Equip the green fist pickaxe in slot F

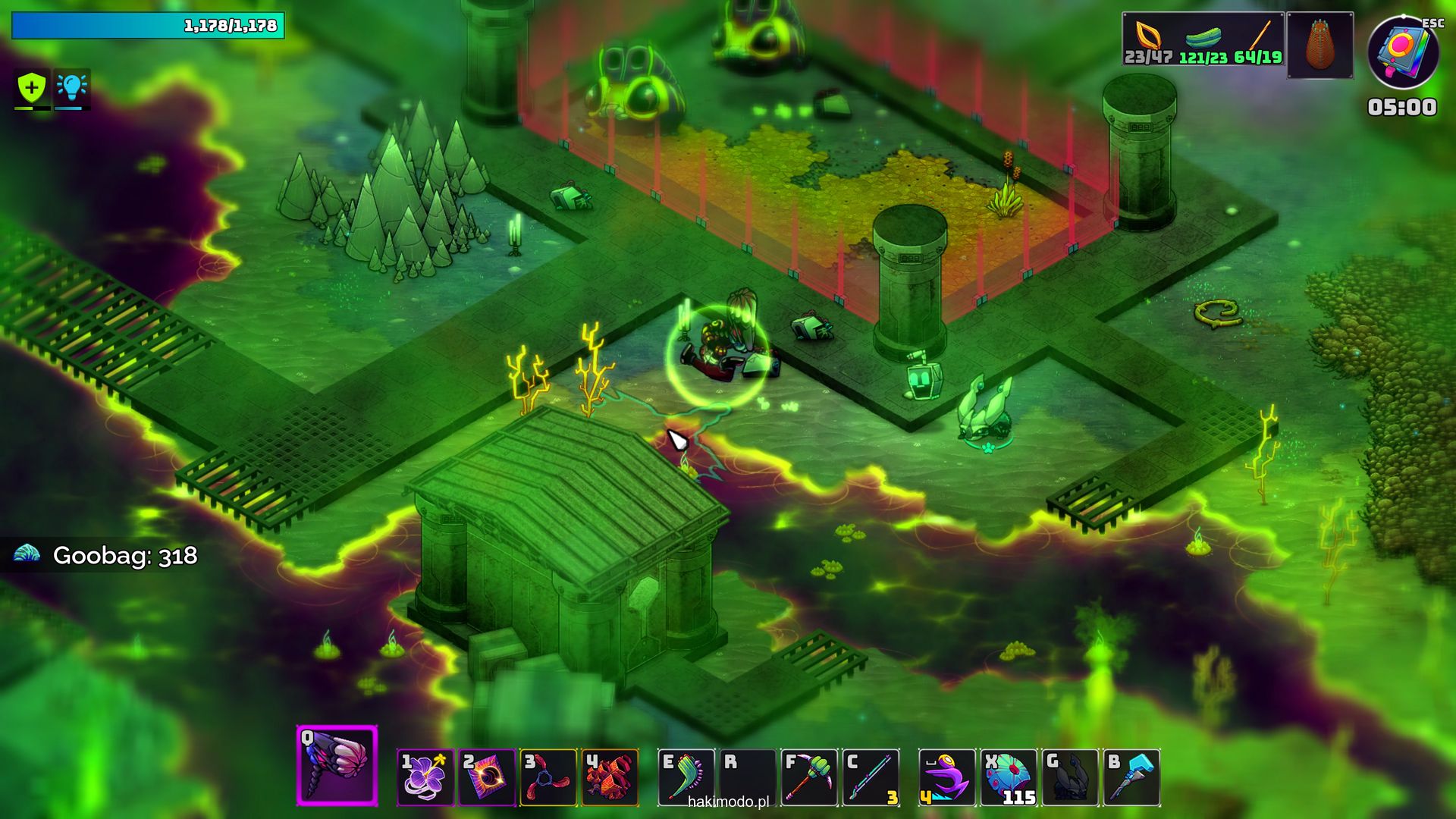(808, 777)
